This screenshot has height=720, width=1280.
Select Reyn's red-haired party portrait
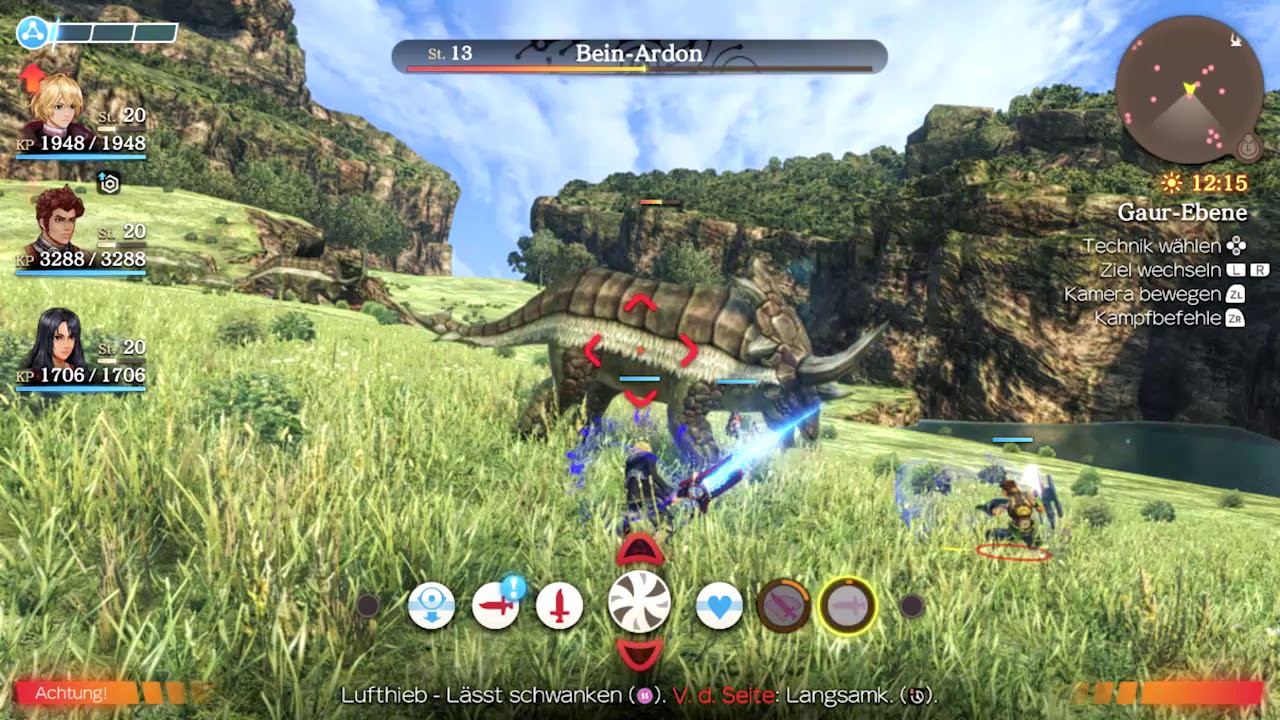(57, 222)
